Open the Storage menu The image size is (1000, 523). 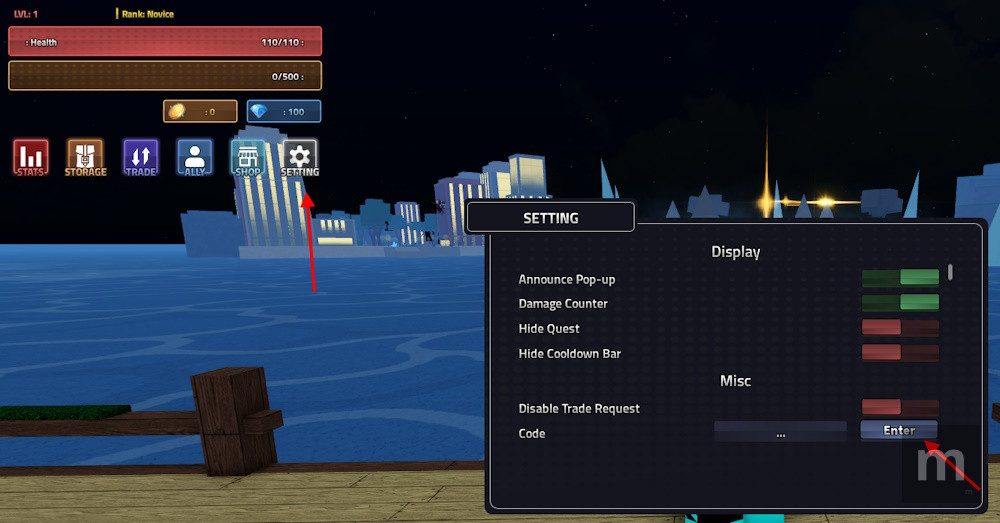point(86,157)
